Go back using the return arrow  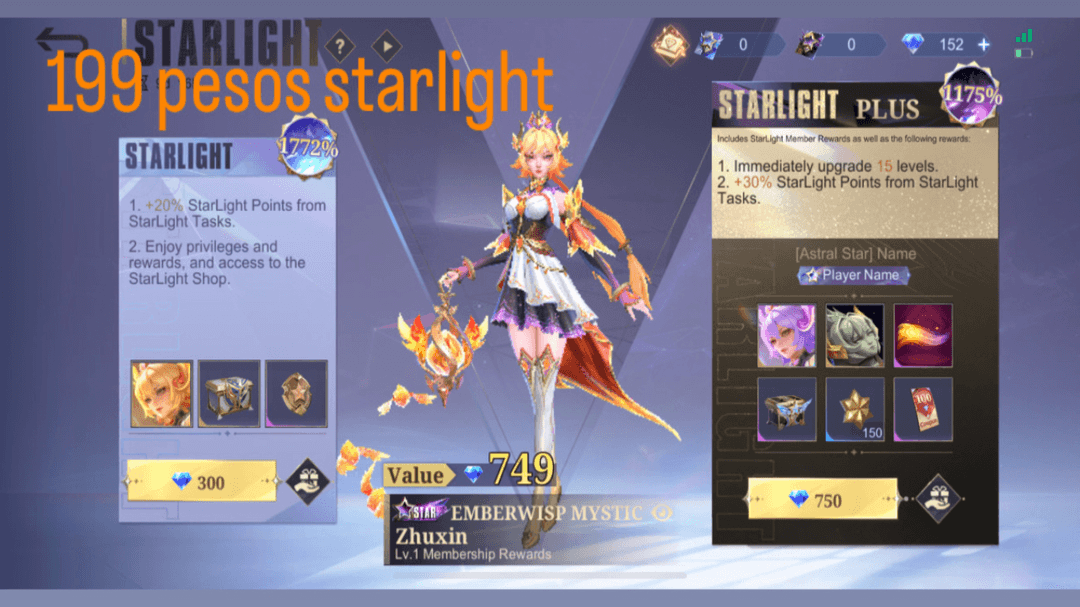62,42
